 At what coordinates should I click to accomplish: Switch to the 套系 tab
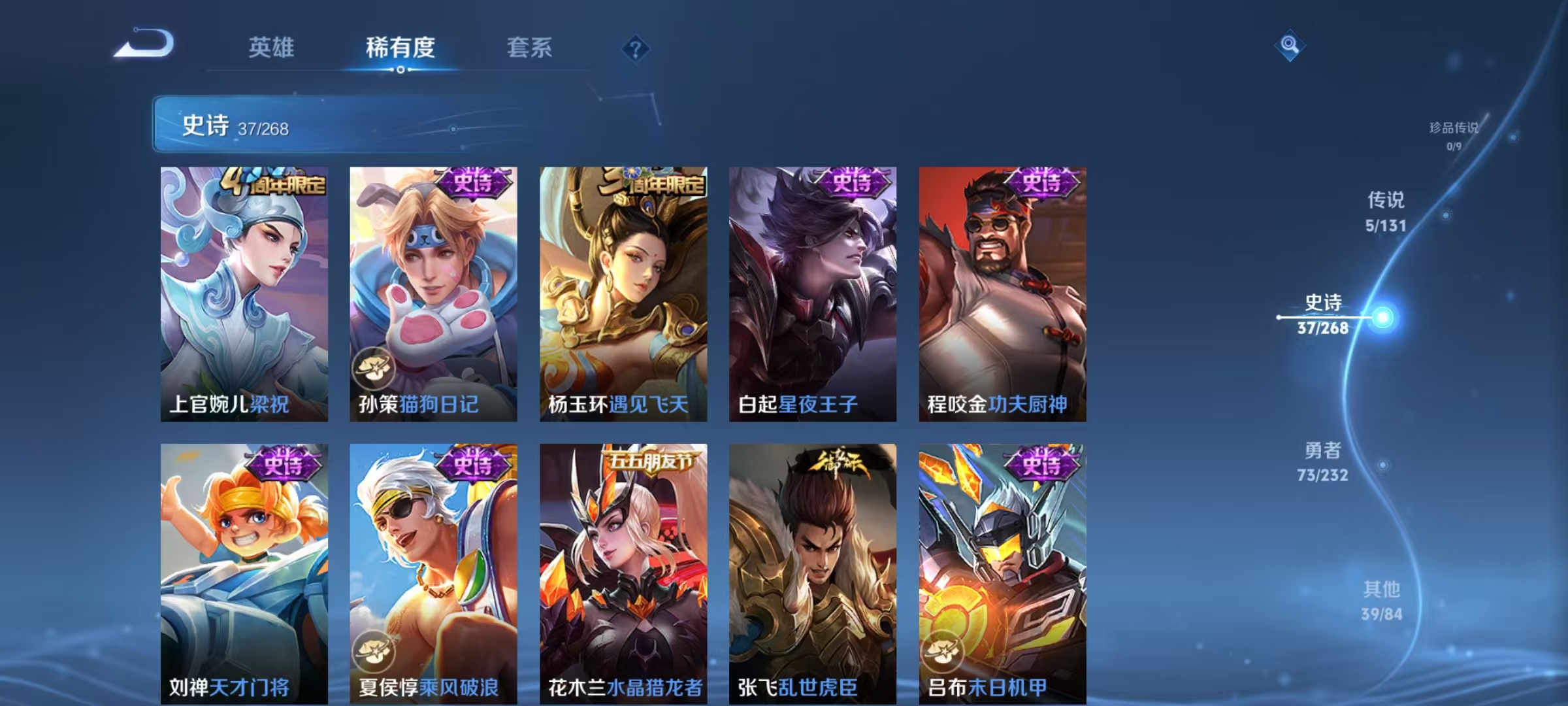click(531, 47)
